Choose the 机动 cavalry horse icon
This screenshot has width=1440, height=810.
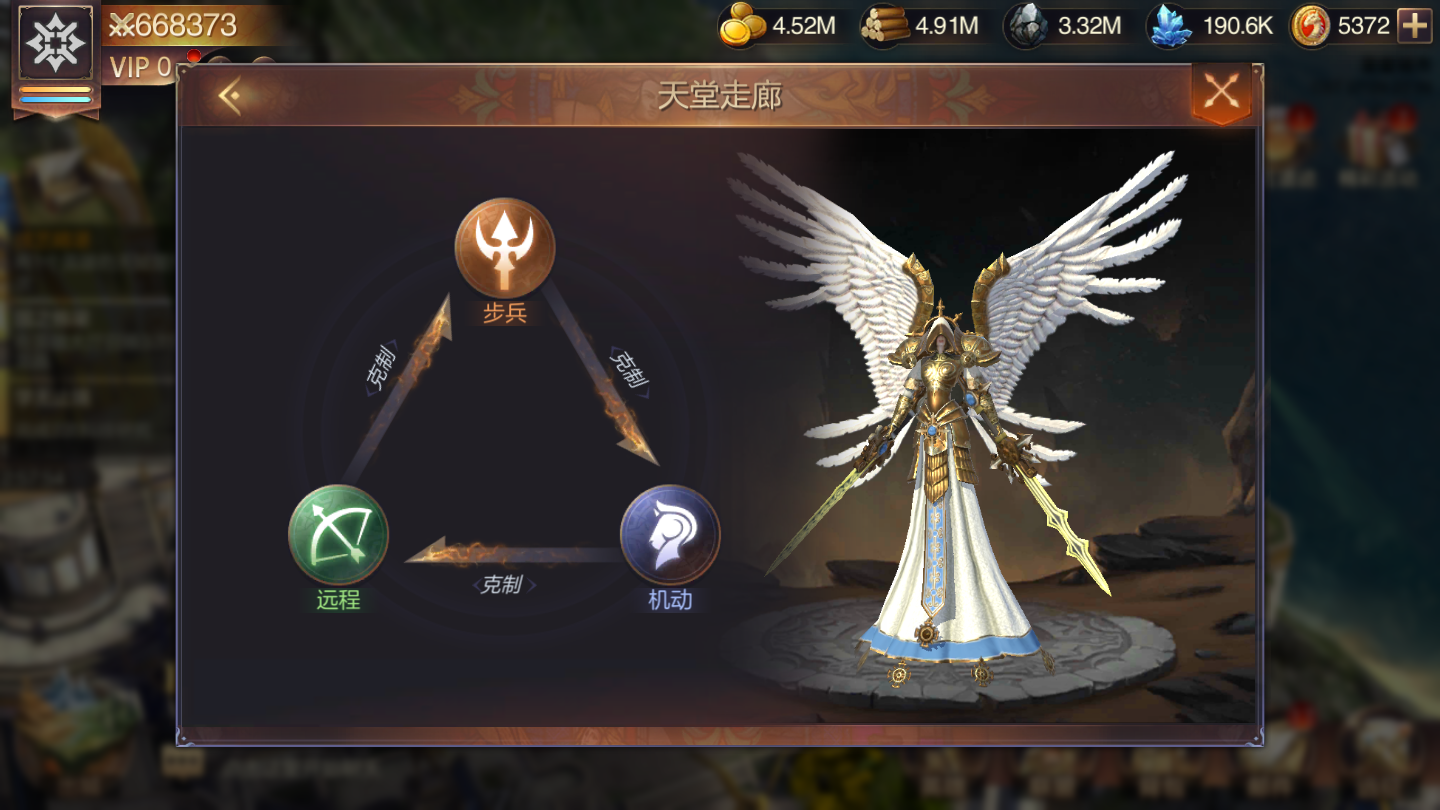click(x=670, y=535)
